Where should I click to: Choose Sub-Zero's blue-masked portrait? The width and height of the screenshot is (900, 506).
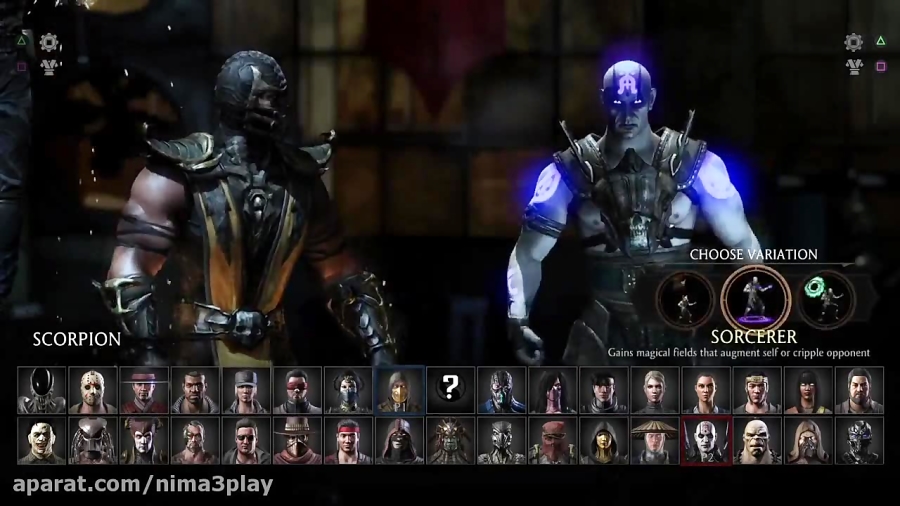[x=501, y=389]
